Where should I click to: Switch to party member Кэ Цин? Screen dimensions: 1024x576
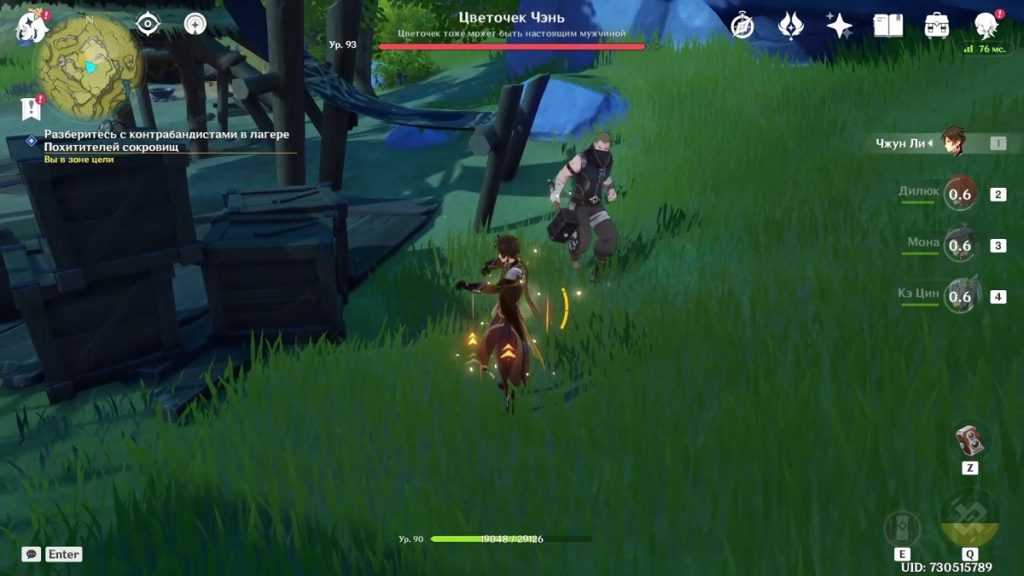tap(958, 296)
